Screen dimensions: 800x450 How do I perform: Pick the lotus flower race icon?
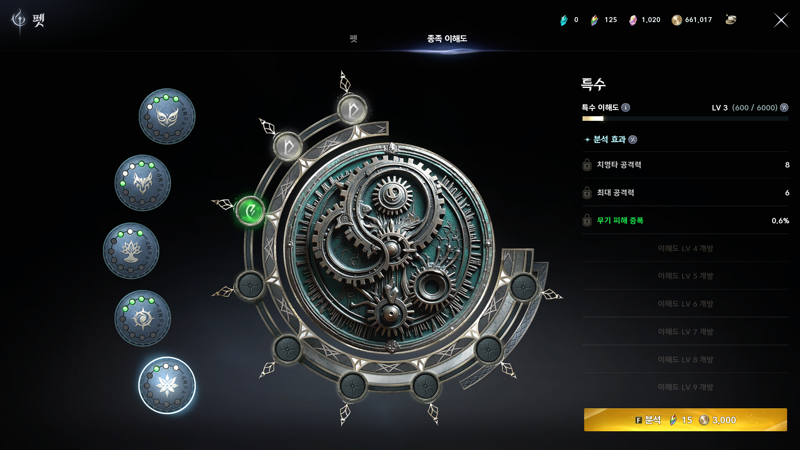[131, 250]
